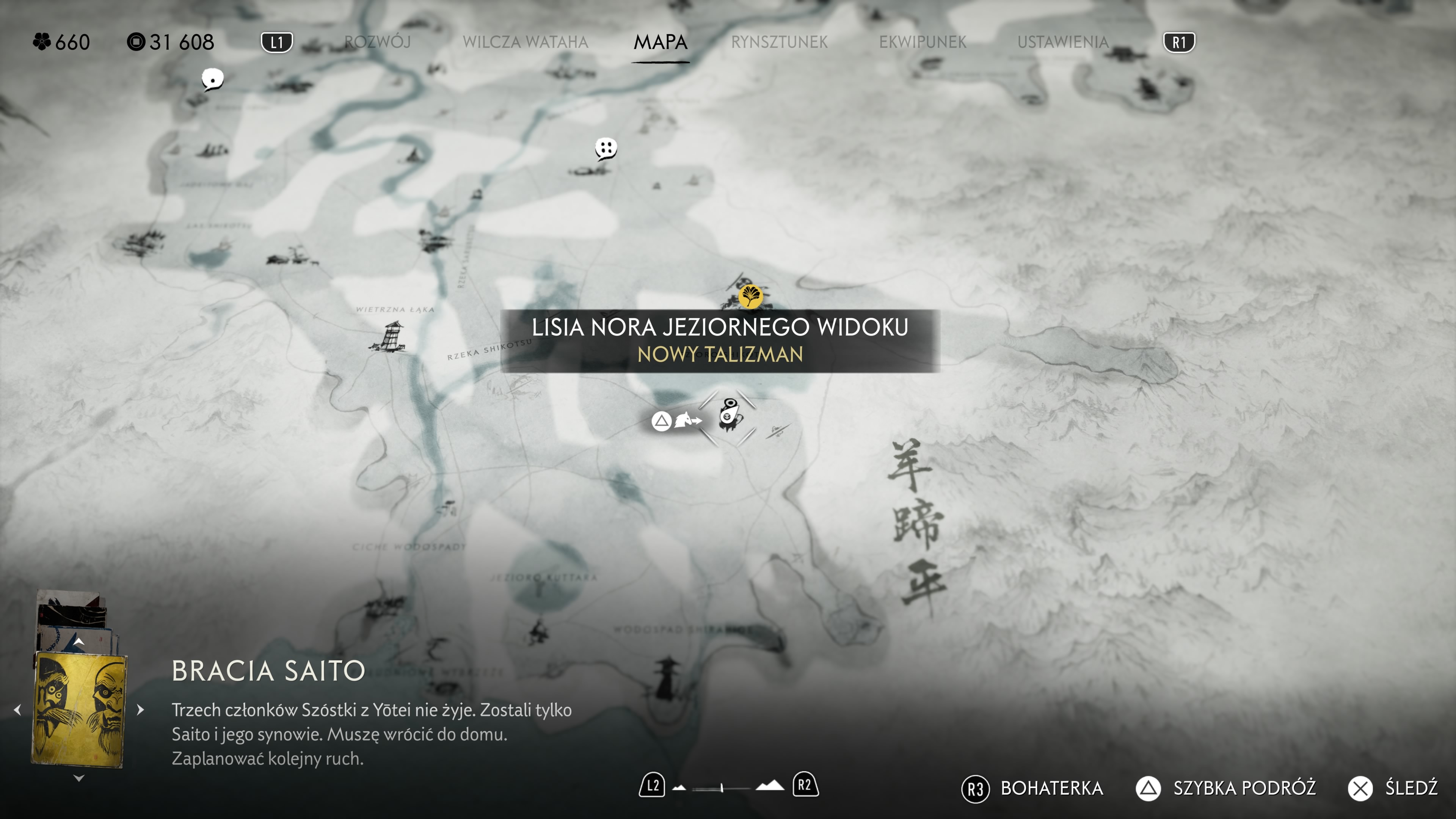
Task: Show the previous quest card
Action: pos(17,709)
